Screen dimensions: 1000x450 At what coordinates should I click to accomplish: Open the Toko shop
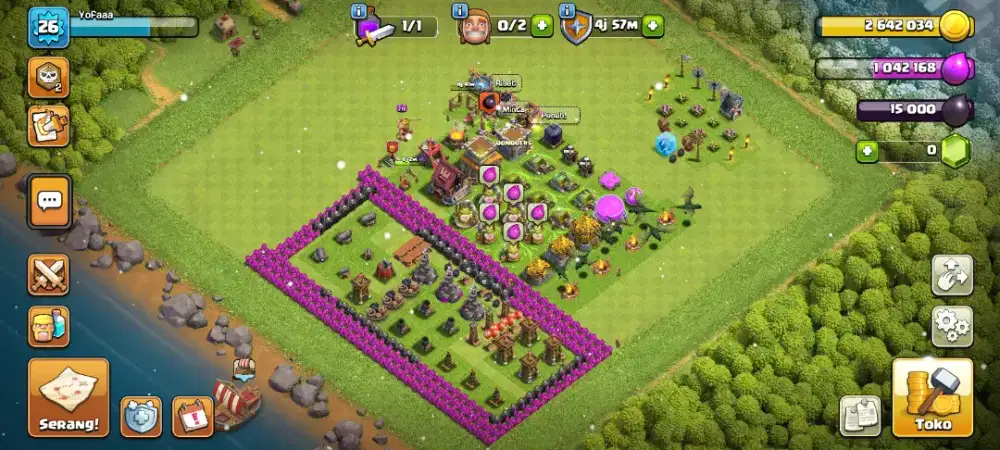[932, 397]
